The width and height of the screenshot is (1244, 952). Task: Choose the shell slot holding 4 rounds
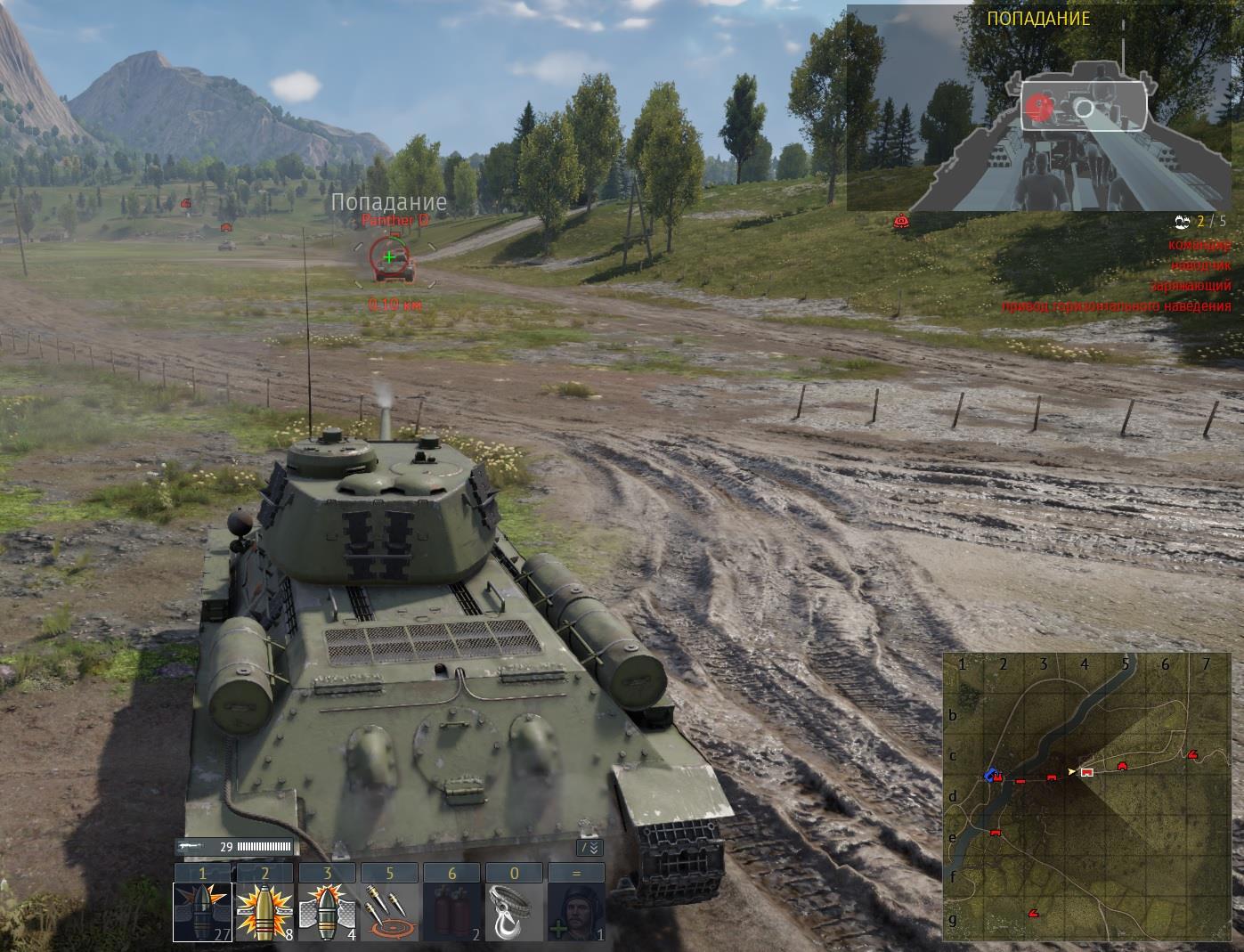tap(327, 912)
